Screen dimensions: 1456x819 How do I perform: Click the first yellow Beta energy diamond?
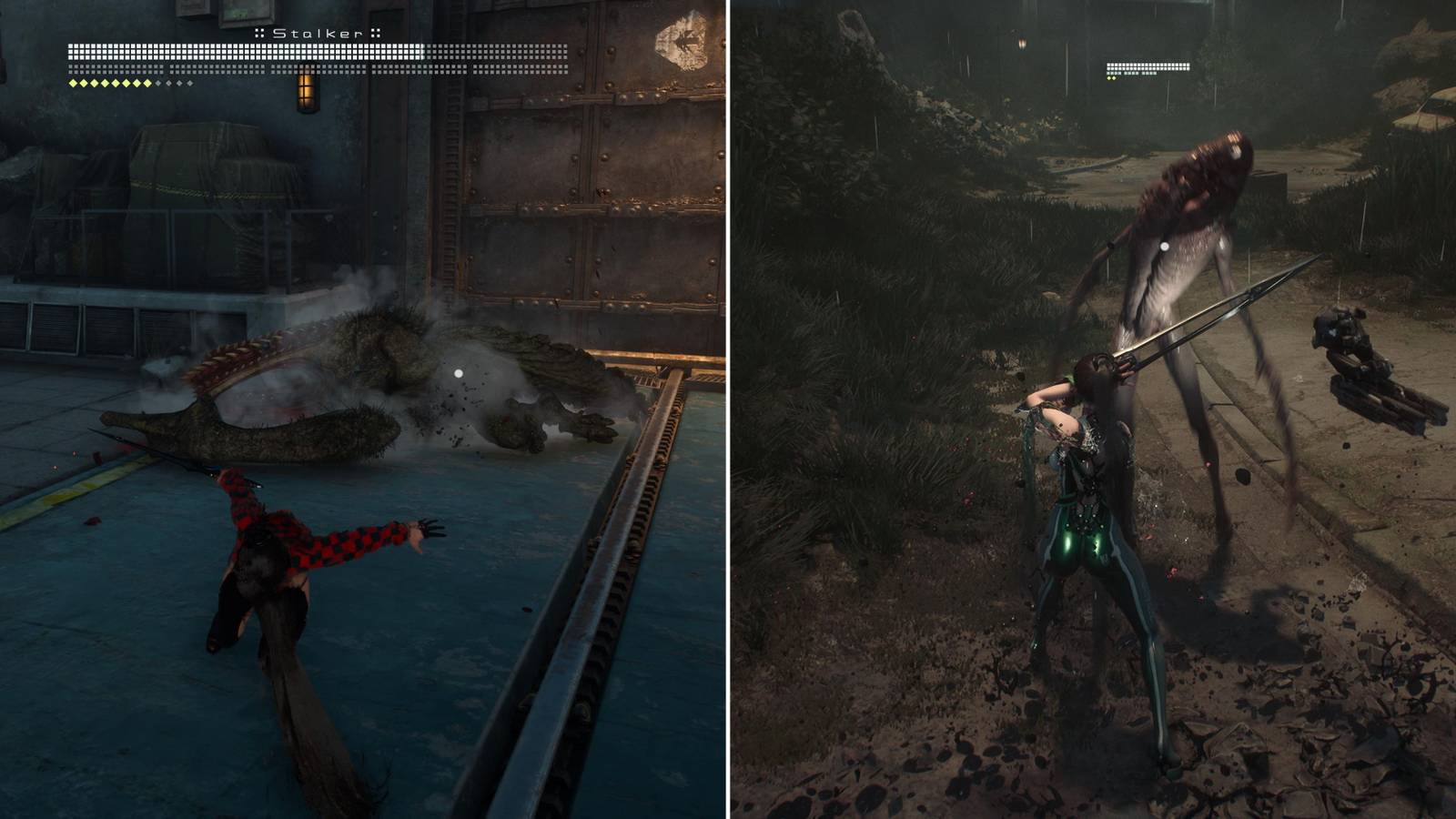tap(72, 81)
